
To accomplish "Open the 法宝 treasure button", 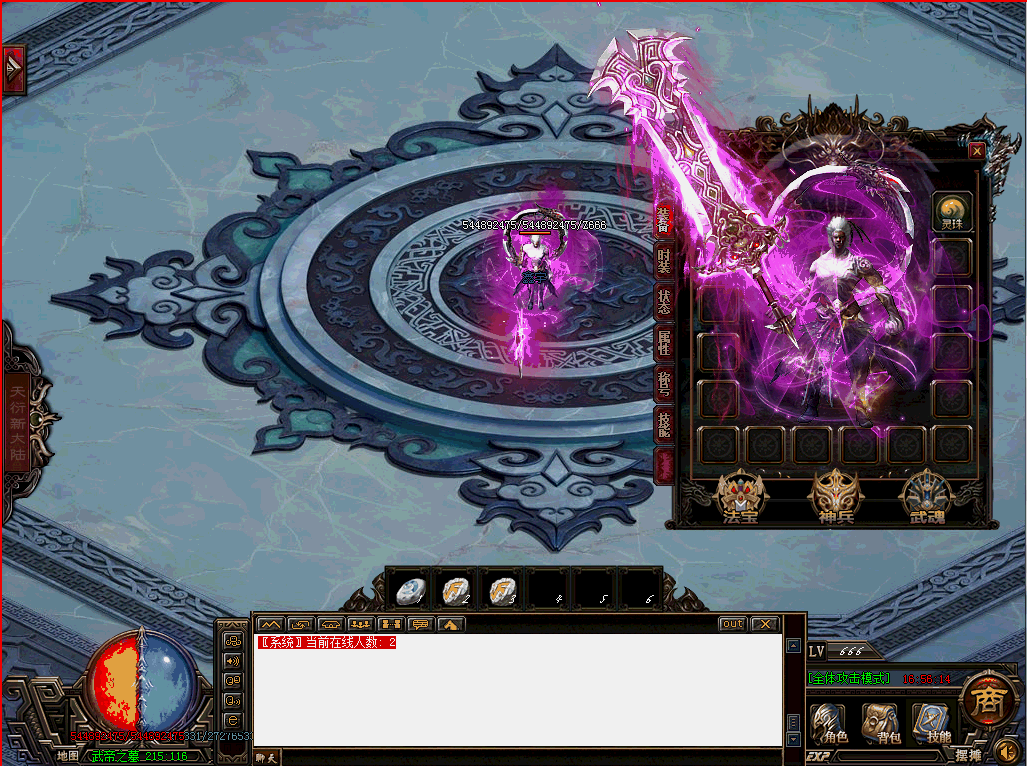I will [741, 497].
